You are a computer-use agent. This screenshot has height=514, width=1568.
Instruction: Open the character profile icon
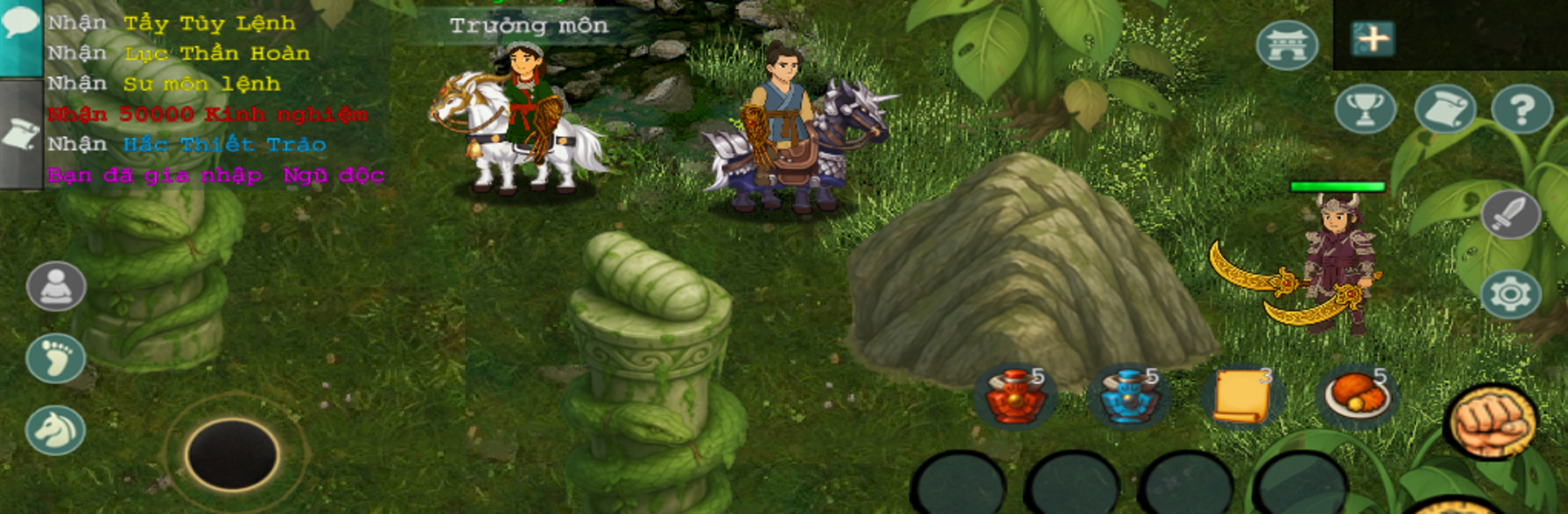[x=56, y=287]
